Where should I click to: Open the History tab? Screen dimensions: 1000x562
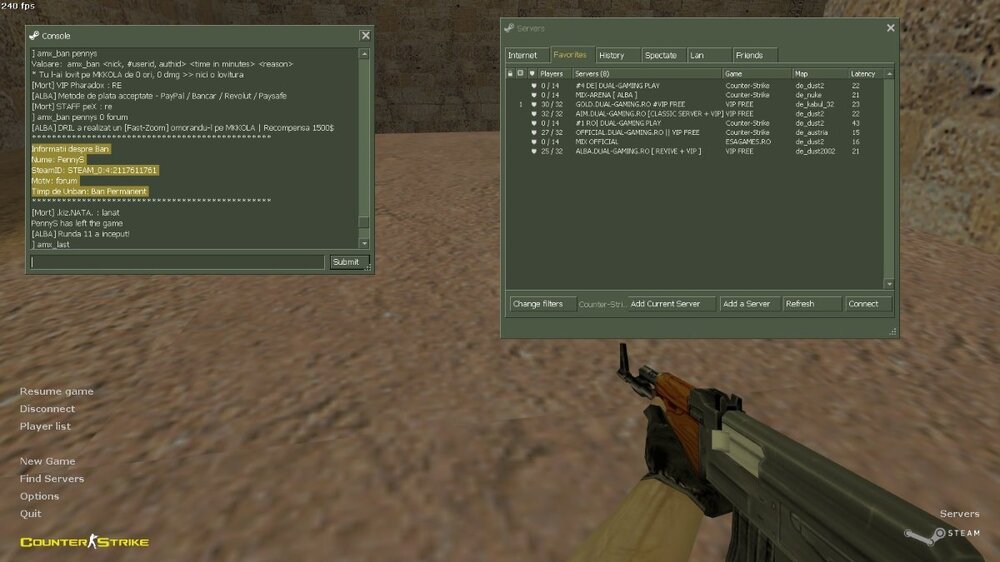click(612, 55)
